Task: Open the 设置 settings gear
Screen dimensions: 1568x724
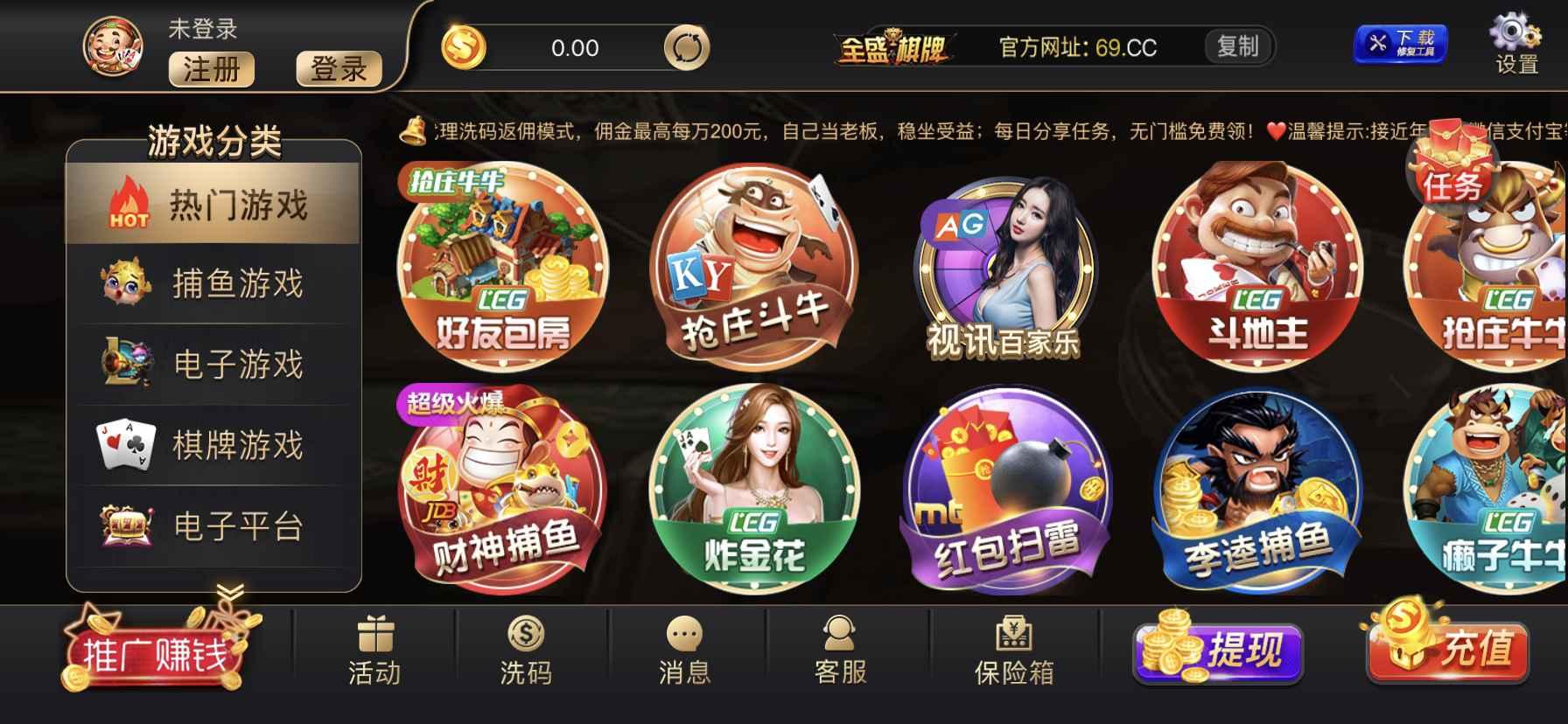Action: 1518,44
